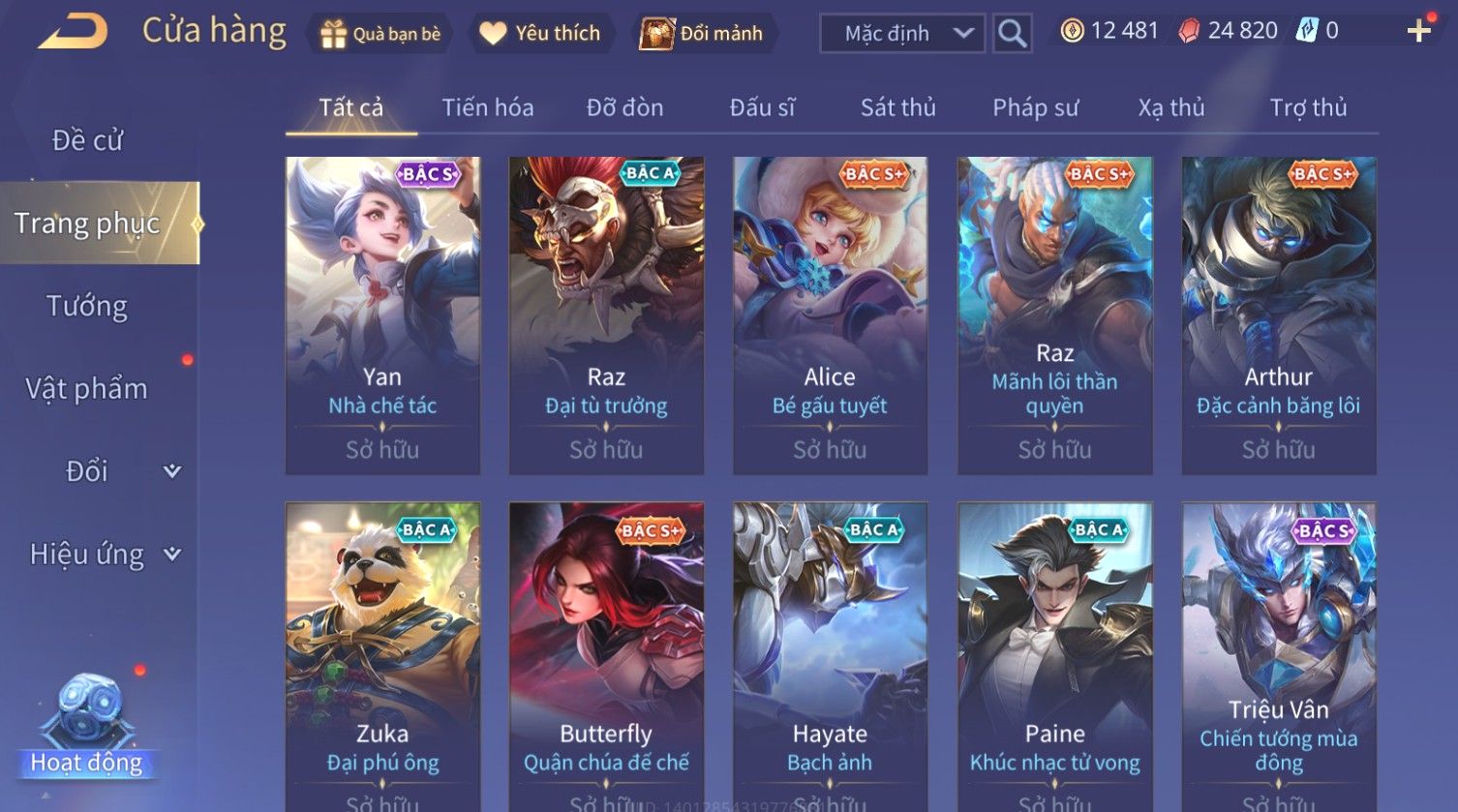Open the Tướng sidebar section
The width and height of the screenshot is (1458, 812).
[x=87, y=306]
